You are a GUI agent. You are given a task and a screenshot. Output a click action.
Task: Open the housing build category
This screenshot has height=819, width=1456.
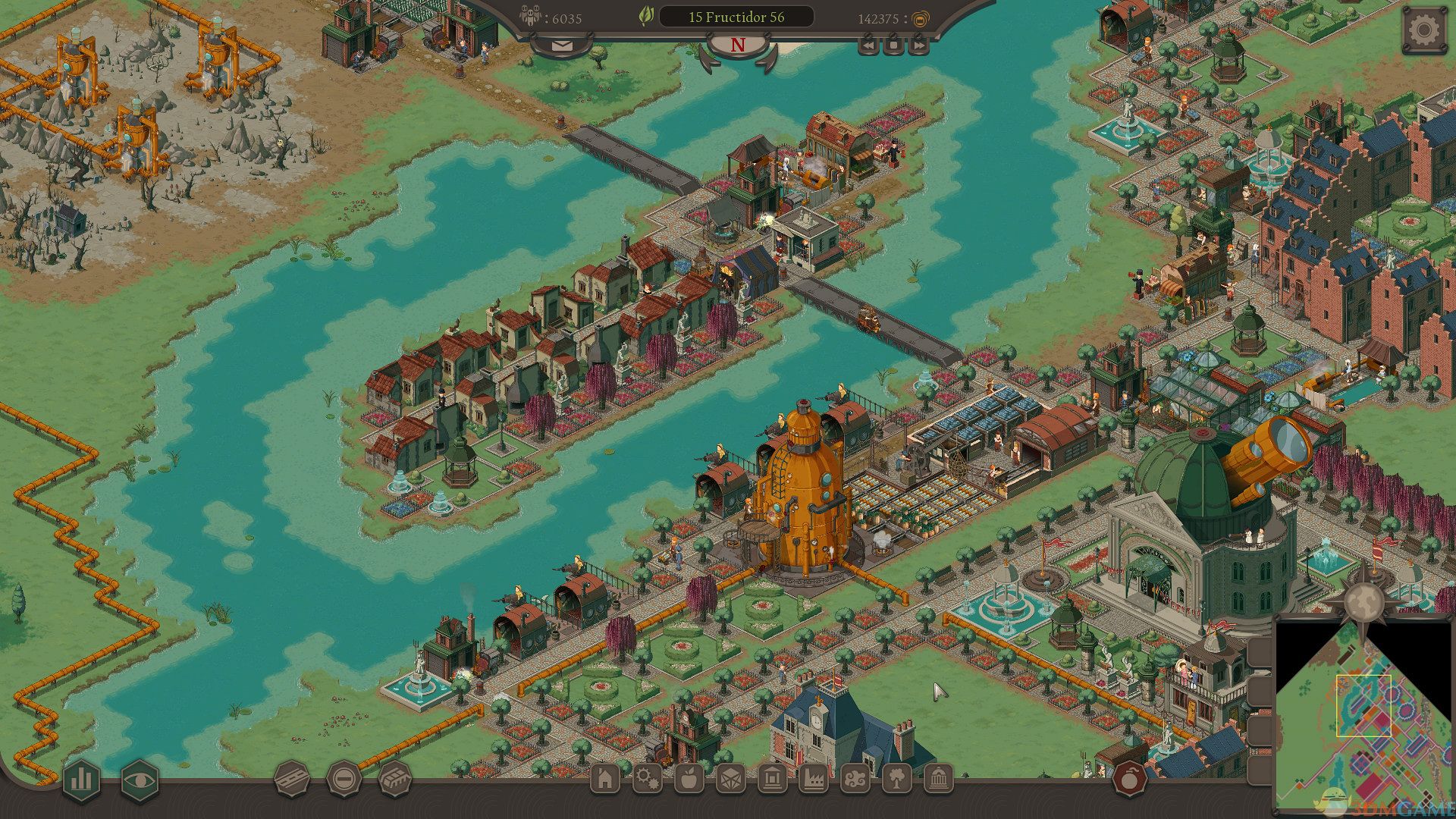click(x=605, y=779)
